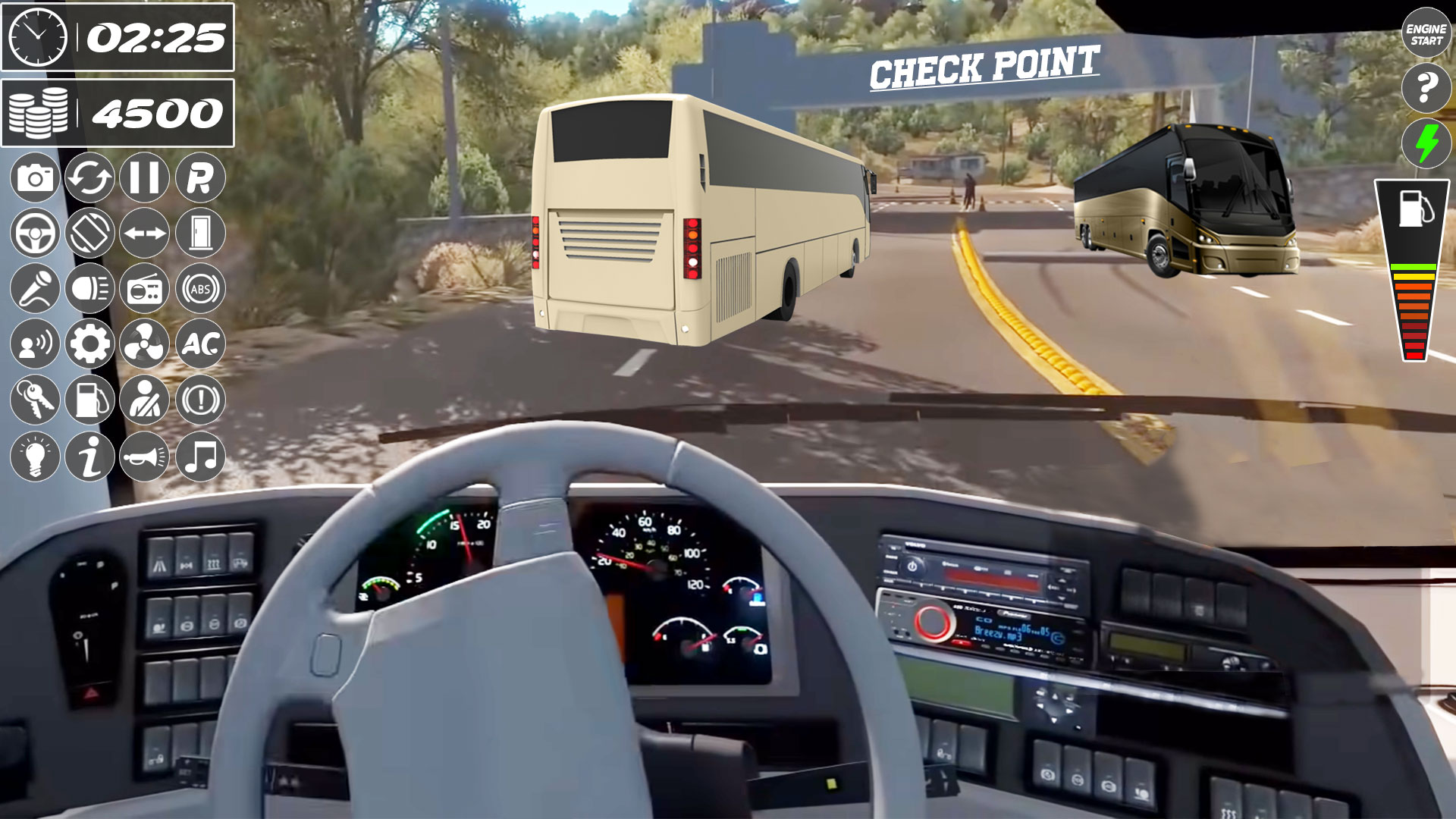Select the steering wheel control mode
The image size is (1456, 819).
[x=34, y=232]
